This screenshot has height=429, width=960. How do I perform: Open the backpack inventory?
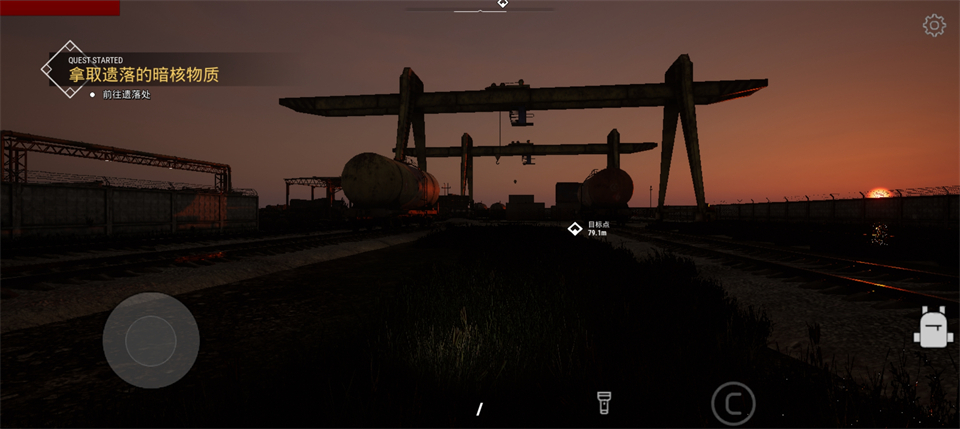tap(933, 327)
